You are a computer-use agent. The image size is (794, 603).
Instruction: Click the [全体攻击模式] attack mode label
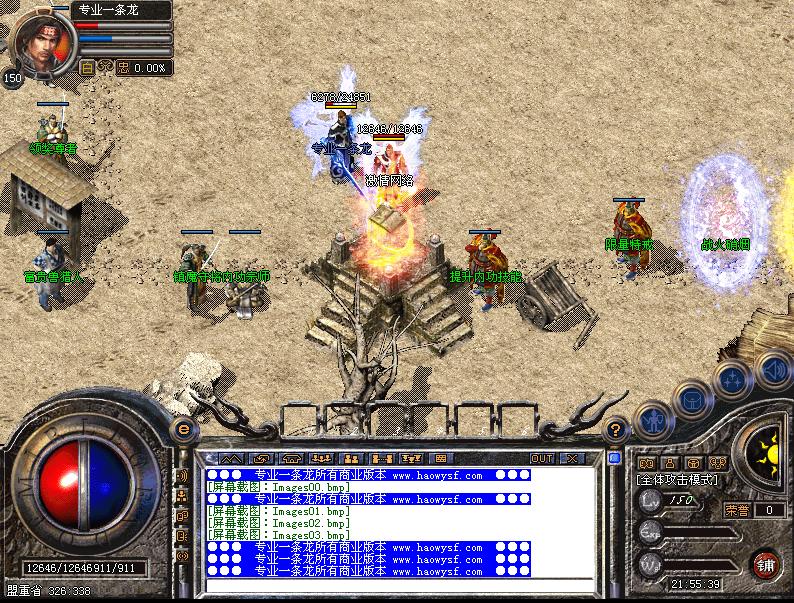677,481
